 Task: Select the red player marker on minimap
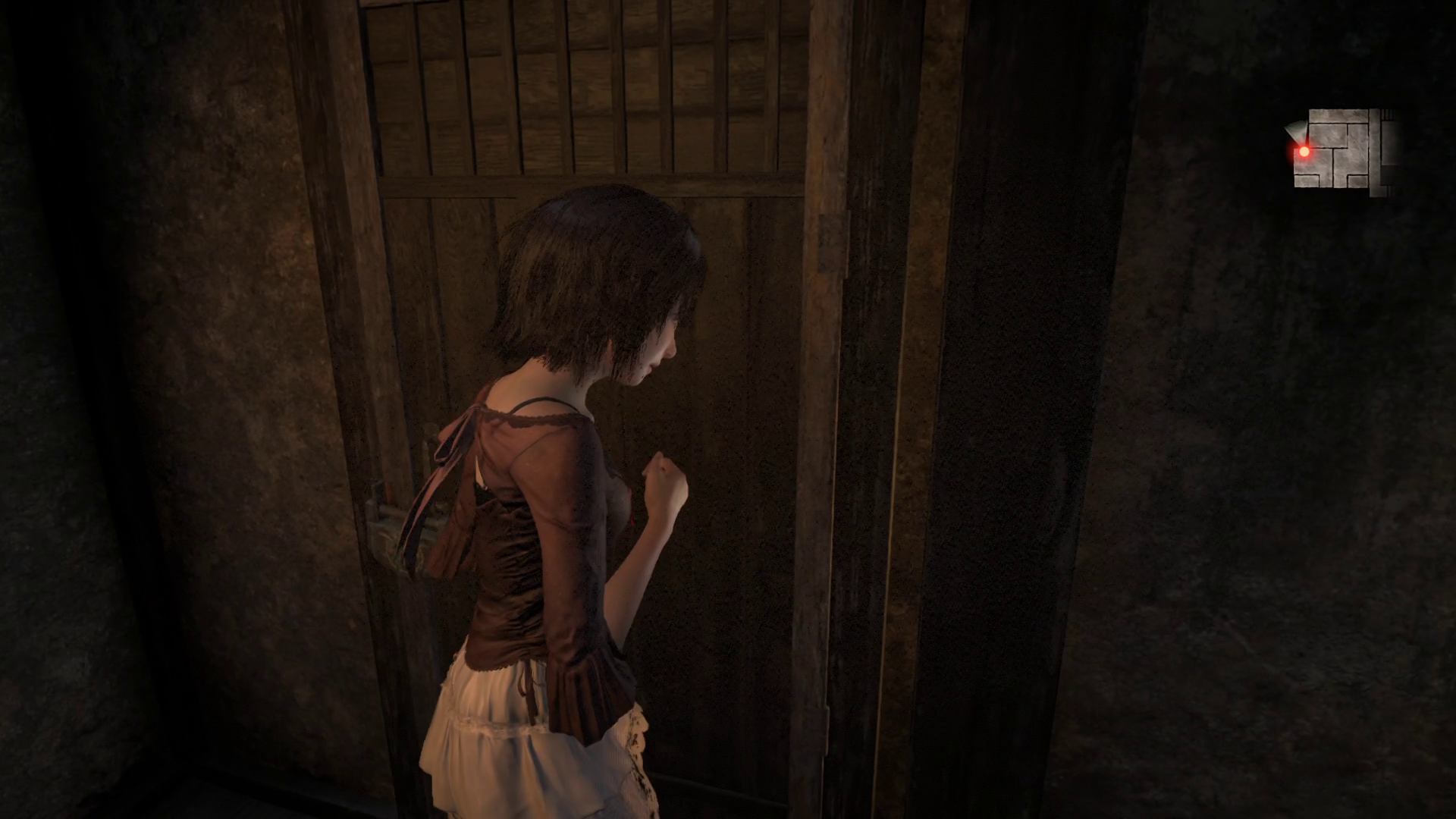(x=1304, y=152)
